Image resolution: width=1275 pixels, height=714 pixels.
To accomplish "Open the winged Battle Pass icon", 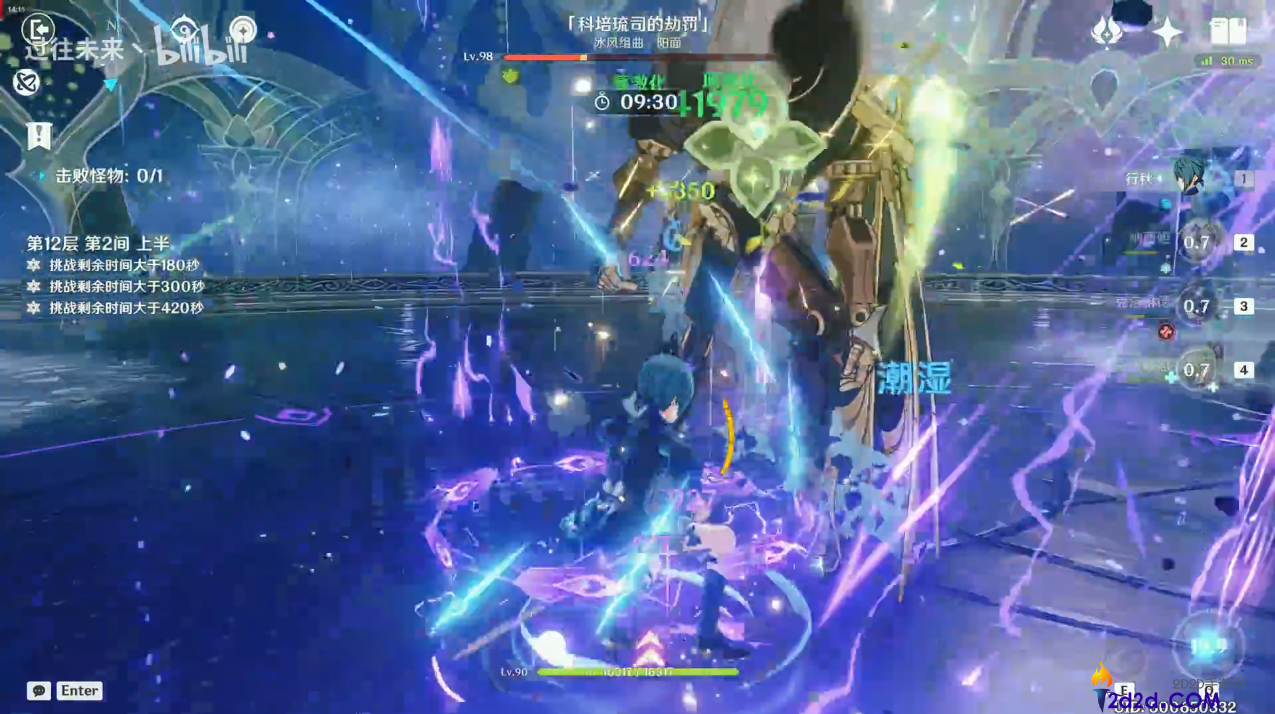I will click(1106, 32).
